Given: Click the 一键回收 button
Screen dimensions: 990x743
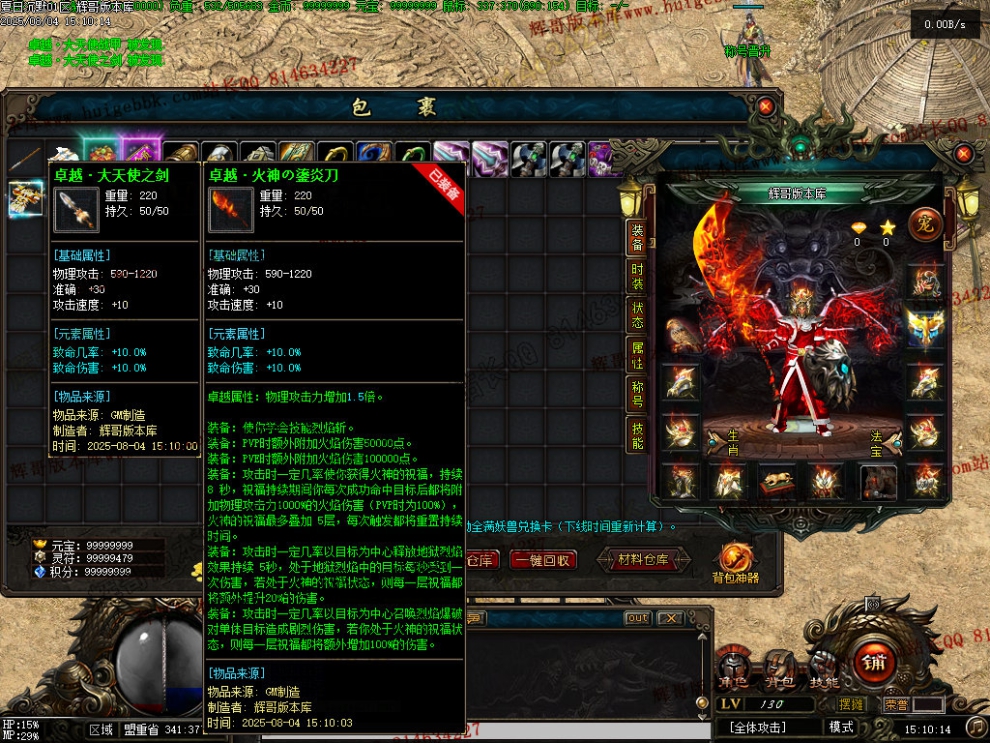Looking at the screenshot, I should click(x=543, y=560).
